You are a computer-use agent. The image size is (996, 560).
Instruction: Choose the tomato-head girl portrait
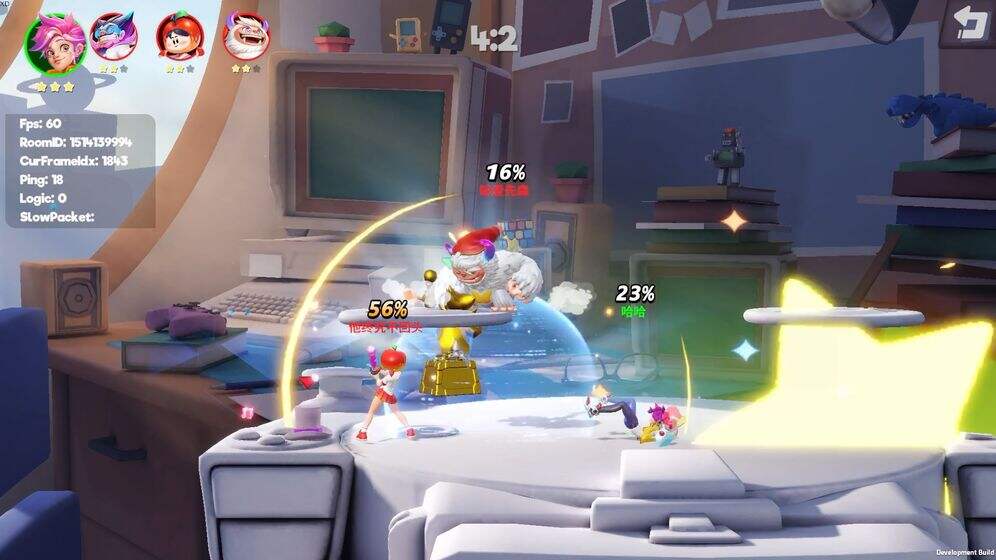pos(180,36)
